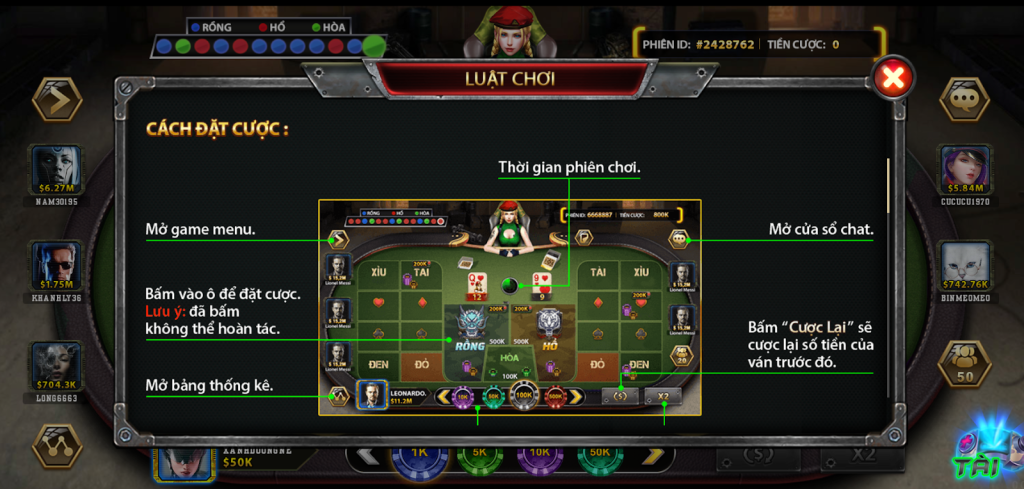Select player KHANHLY36's avatar
The image size is (1024, 489).
pos(56,264)
